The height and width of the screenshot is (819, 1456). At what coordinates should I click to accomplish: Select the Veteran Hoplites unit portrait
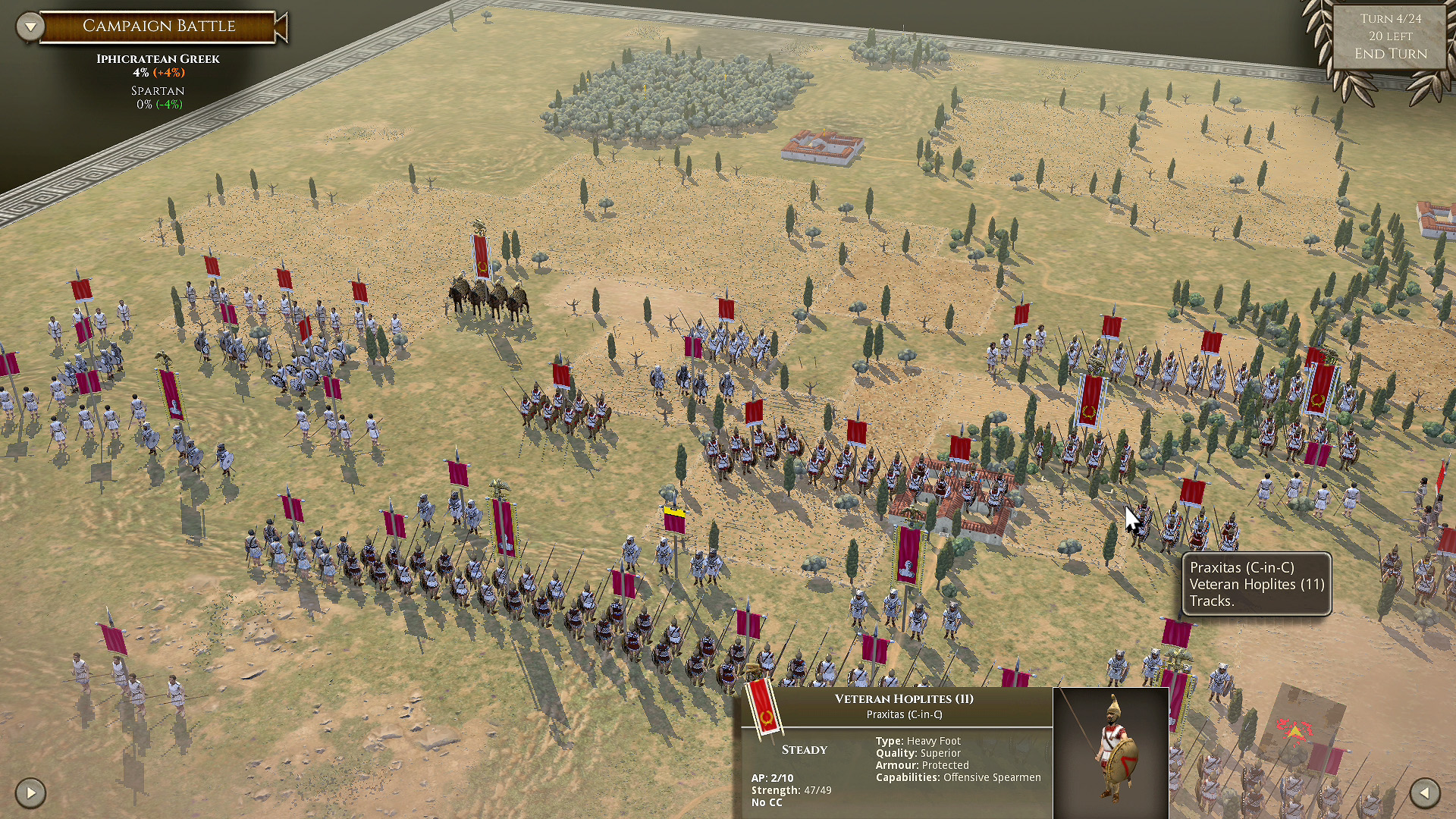pos(1110,751)
